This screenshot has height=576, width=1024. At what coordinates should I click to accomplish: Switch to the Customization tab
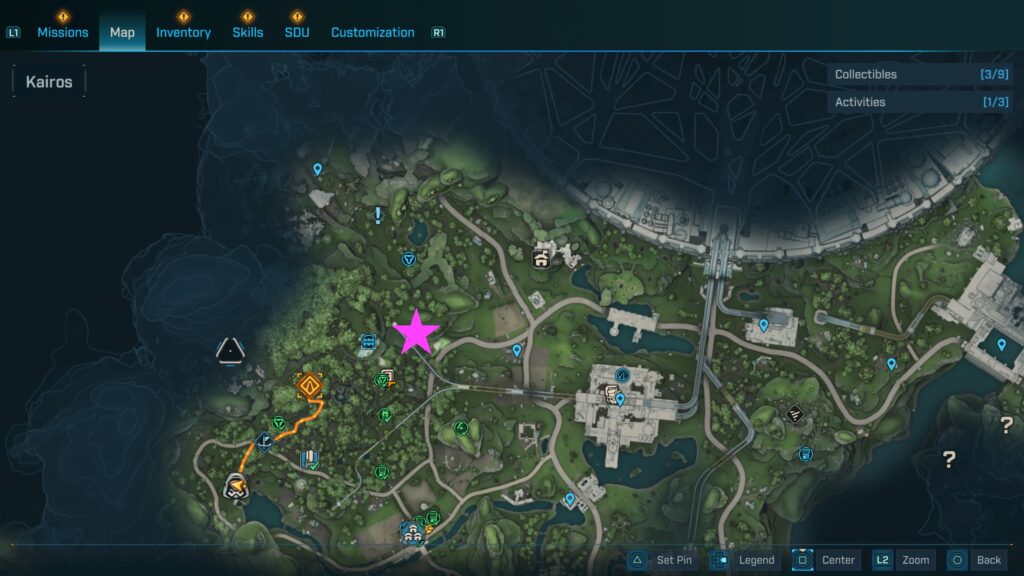[372, 32]
